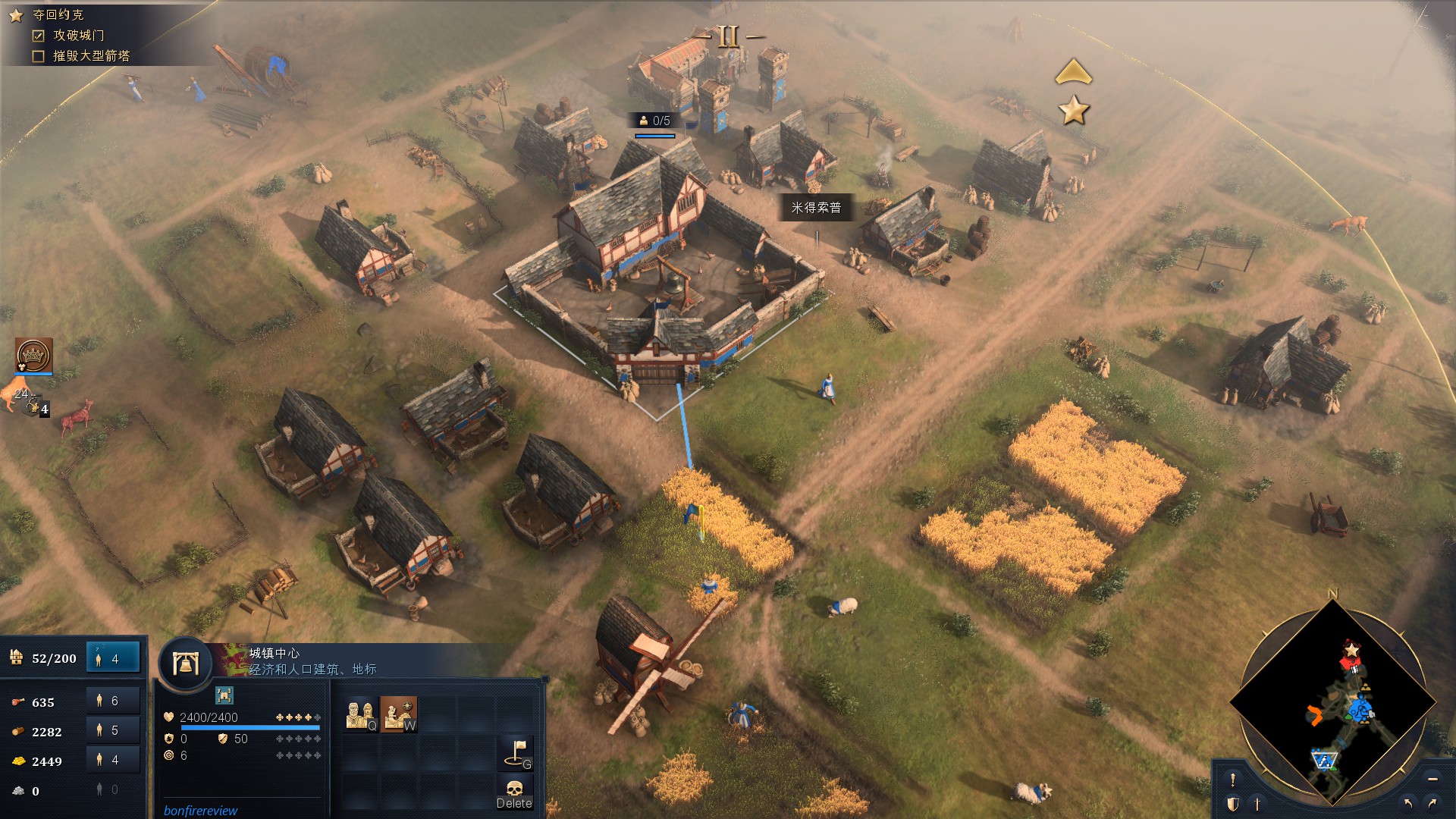This screenshot has height=819, width=1456.
Task: Rotate camera with the left curved arrow
Action: [1408, 803]
